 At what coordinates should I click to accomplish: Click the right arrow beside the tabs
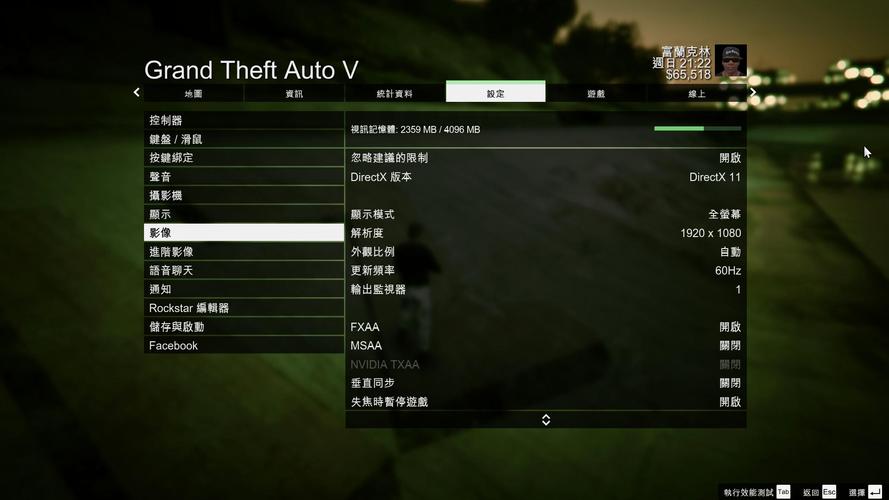(753, 92)
